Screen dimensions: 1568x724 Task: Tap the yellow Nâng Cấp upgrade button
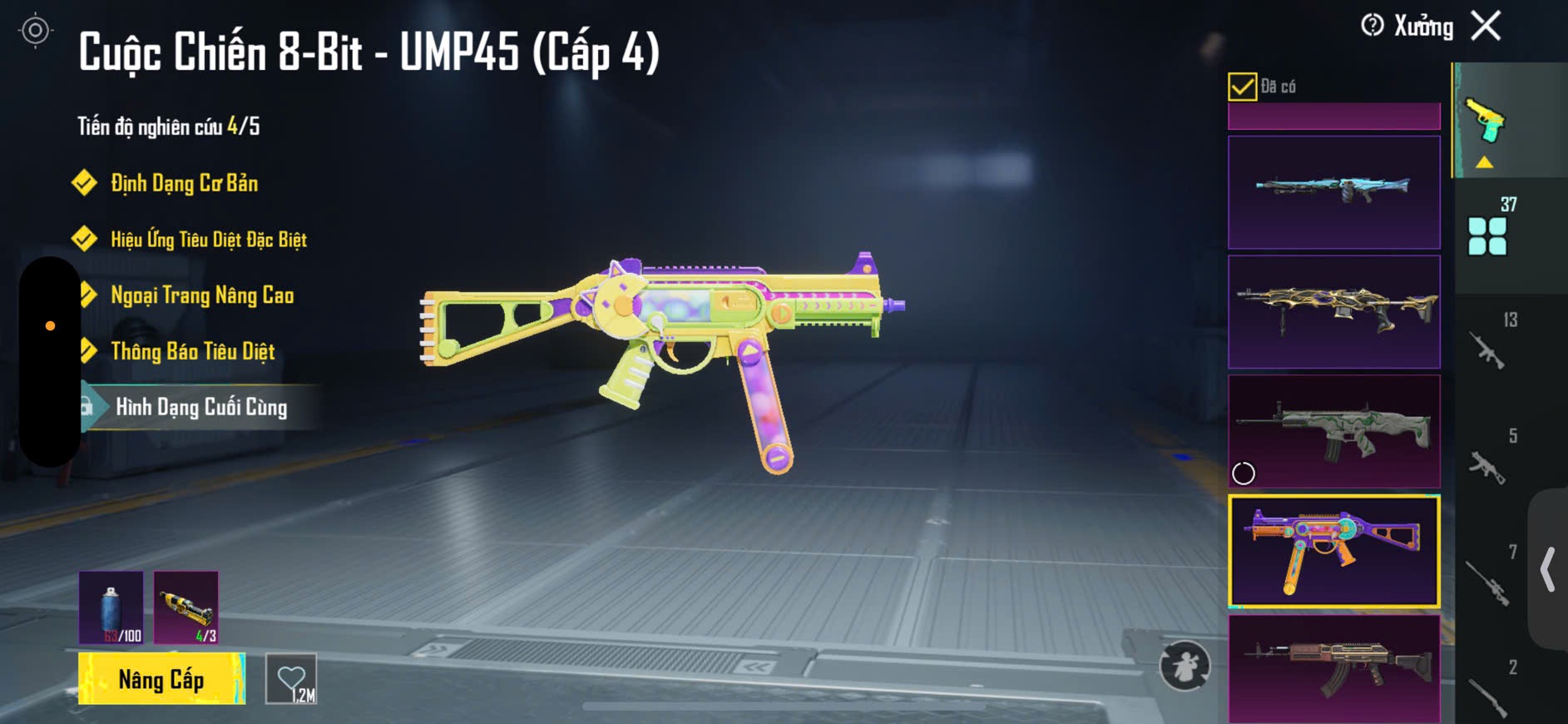click(161, 679)
